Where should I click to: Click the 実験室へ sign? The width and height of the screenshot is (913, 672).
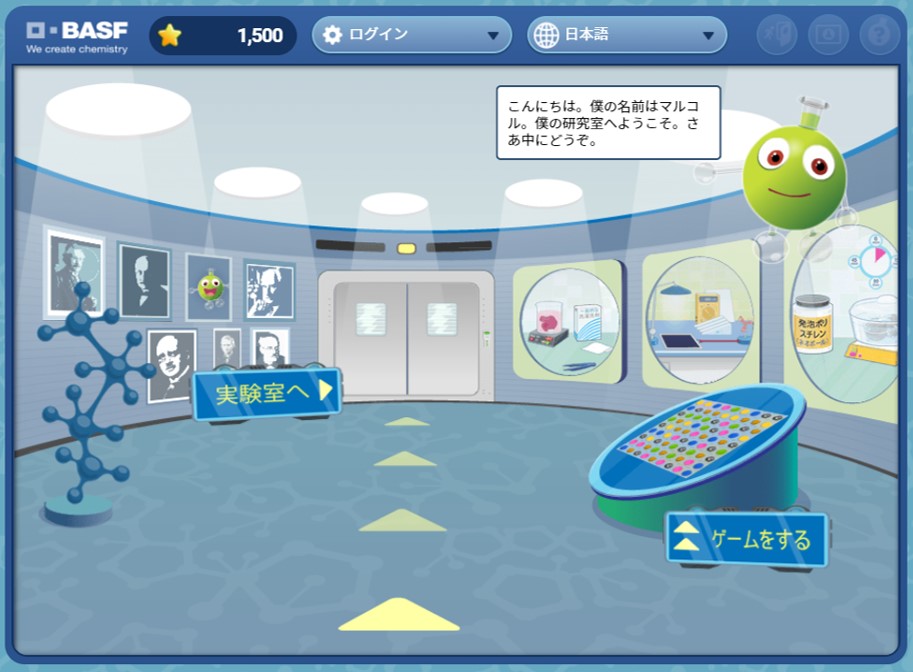tap(268, 393)
